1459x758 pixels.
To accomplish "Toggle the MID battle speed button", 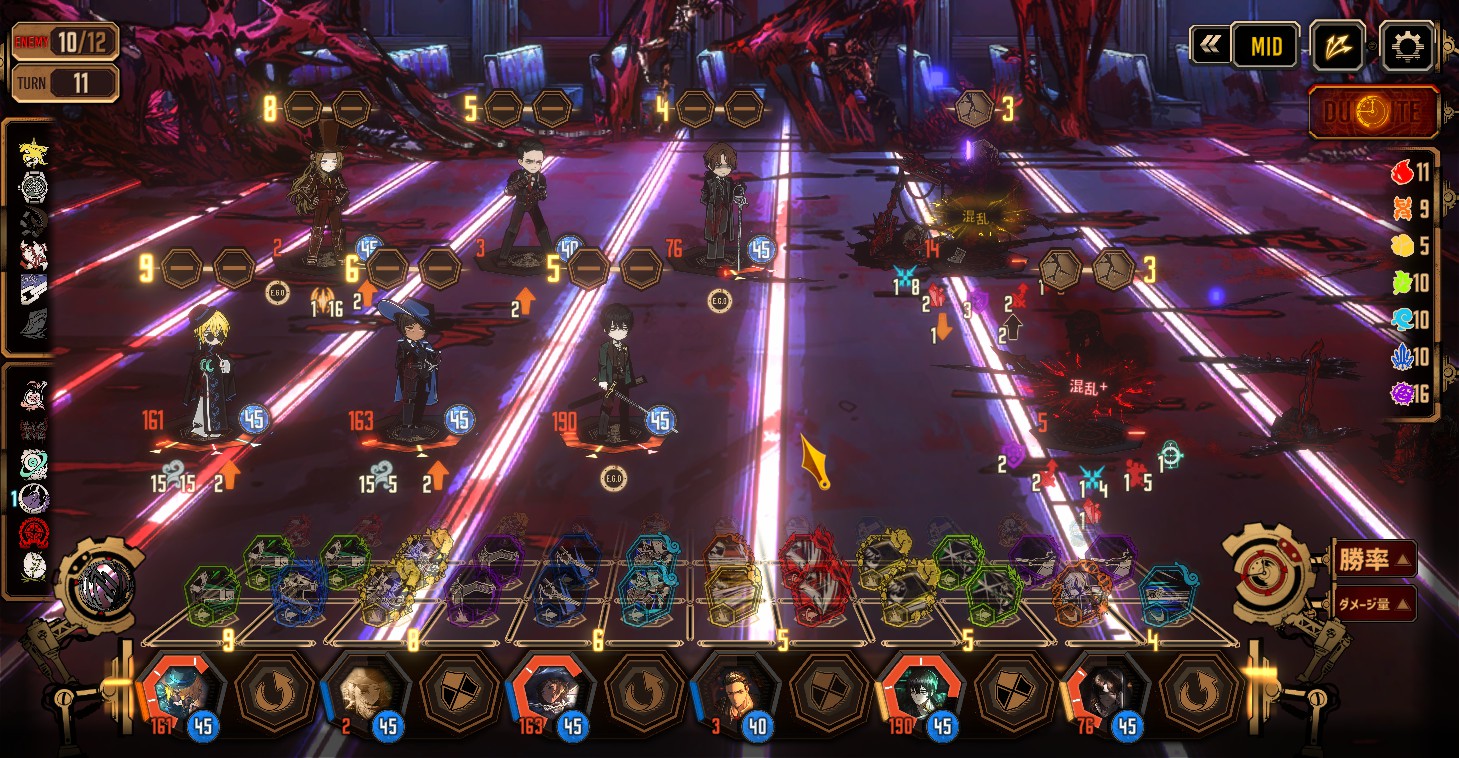I will [x=1265, y=46].
